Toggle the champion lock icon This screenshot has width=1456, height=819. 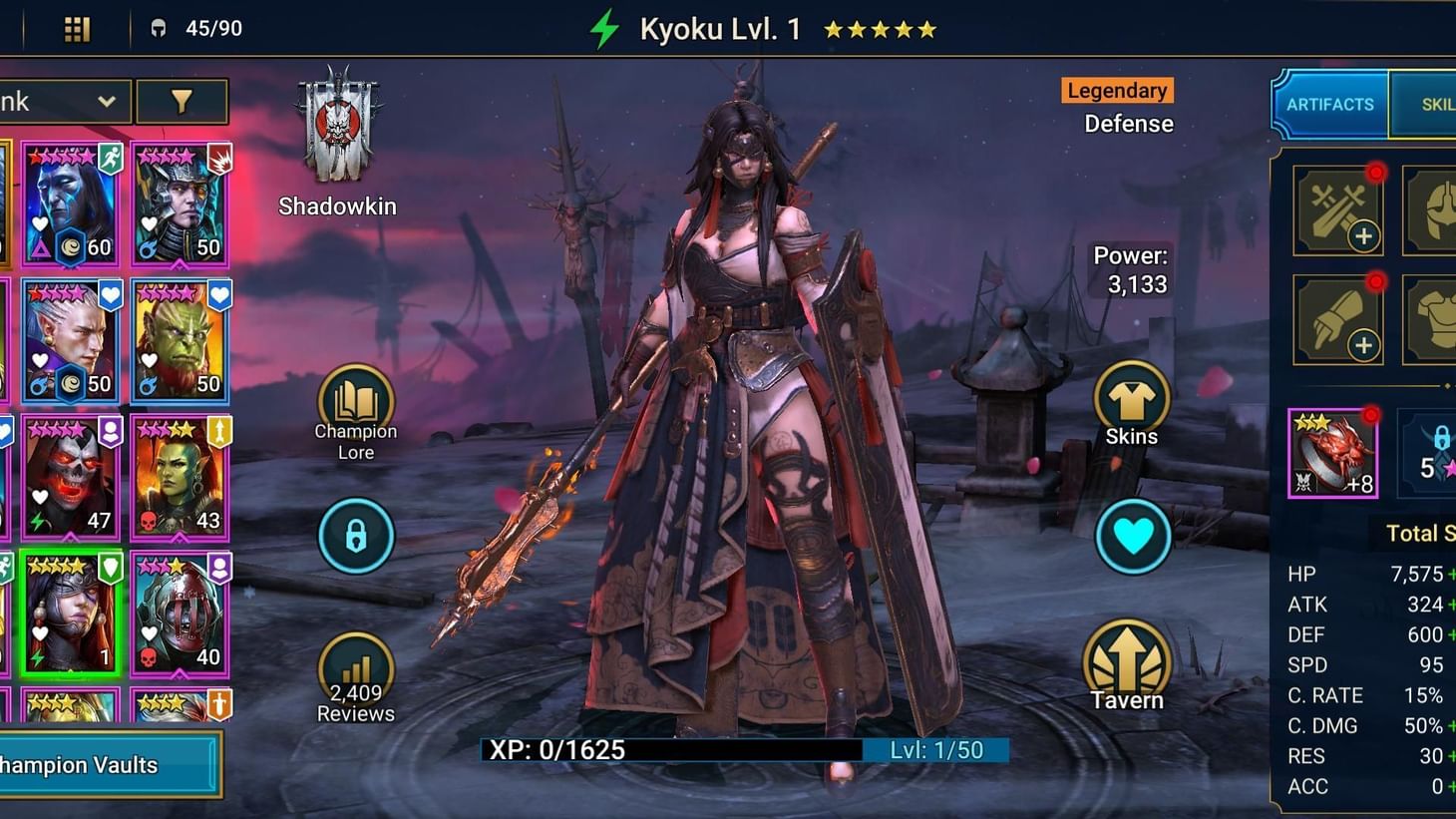tap(355, 536)
